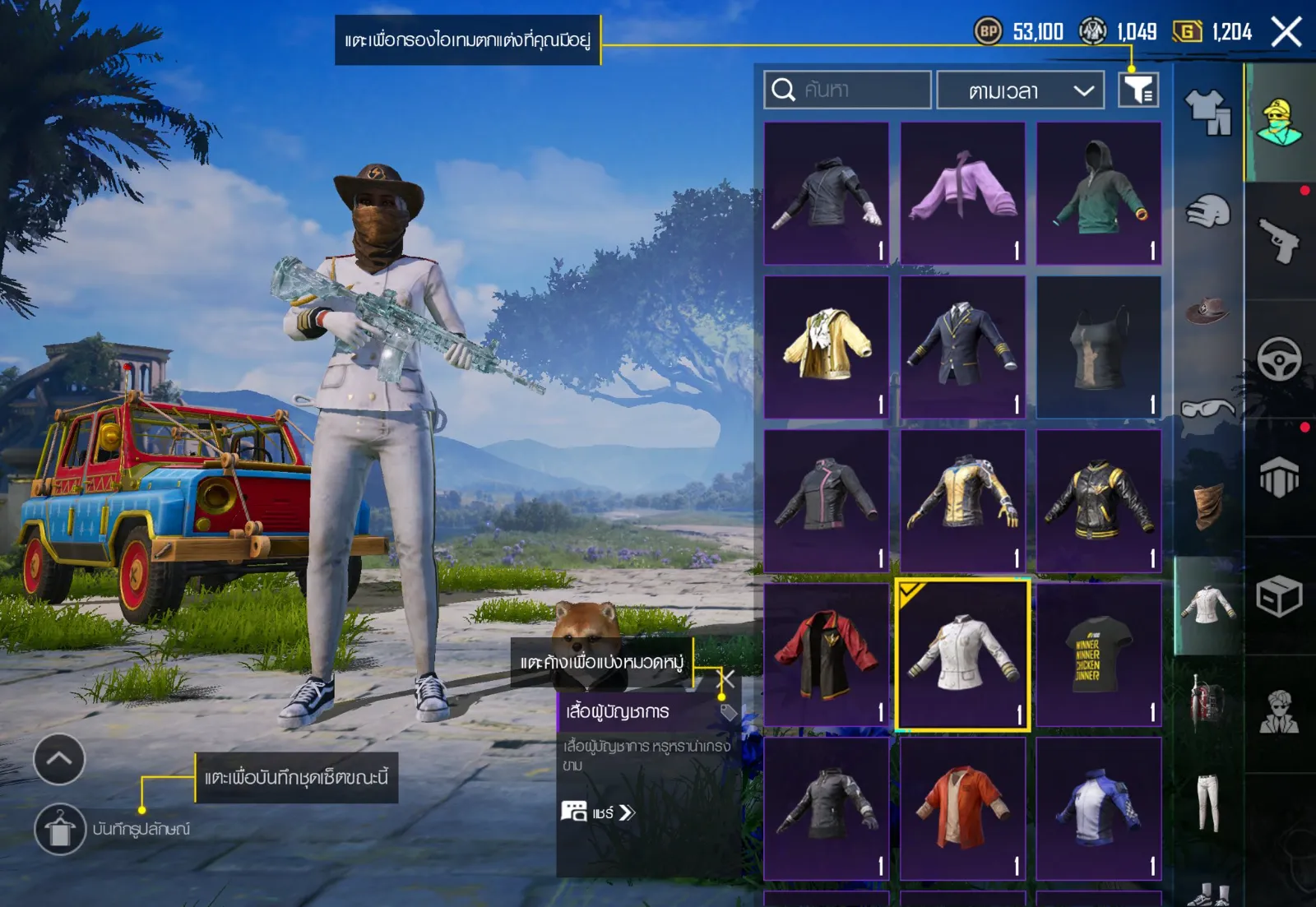Click the search field labeled ค้นหา
The image size is (1316, 907).
coord(847,90)
